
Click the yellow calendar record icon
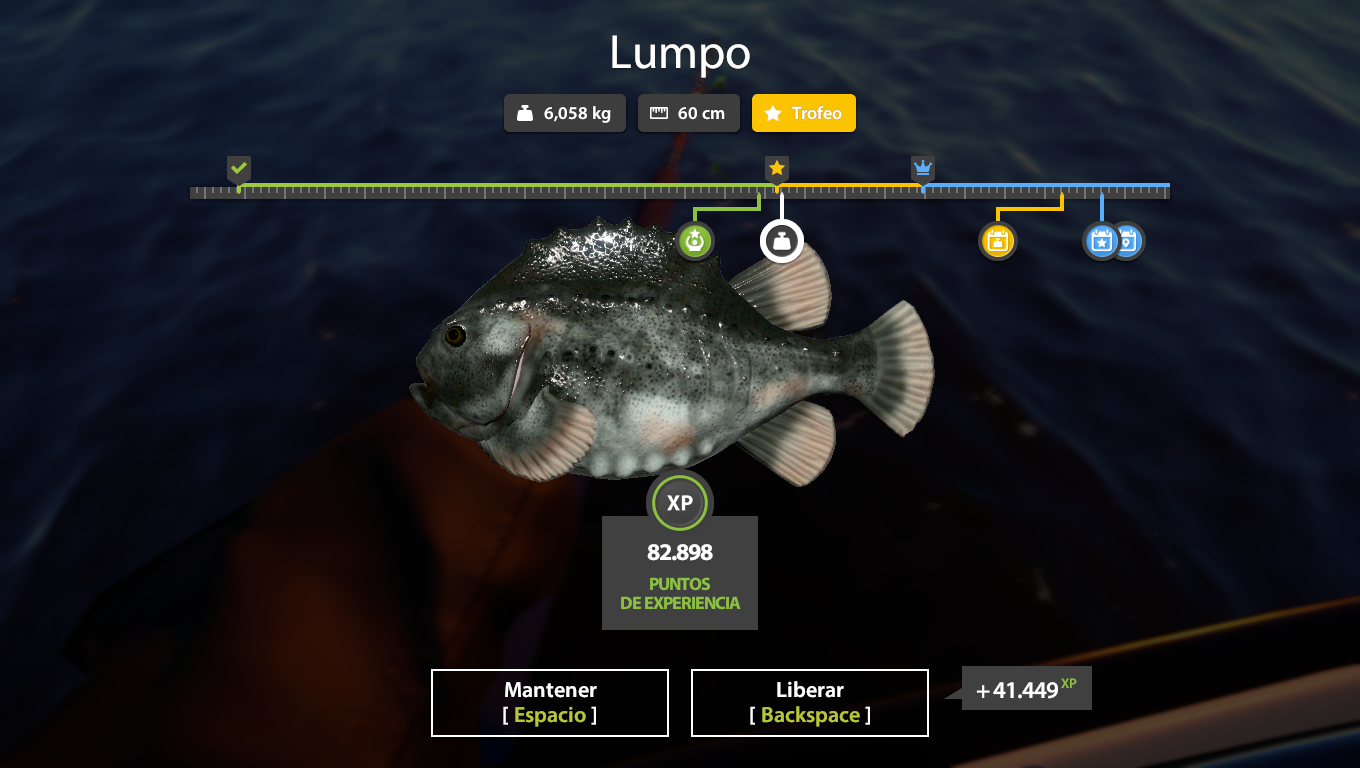pos(997,241)
